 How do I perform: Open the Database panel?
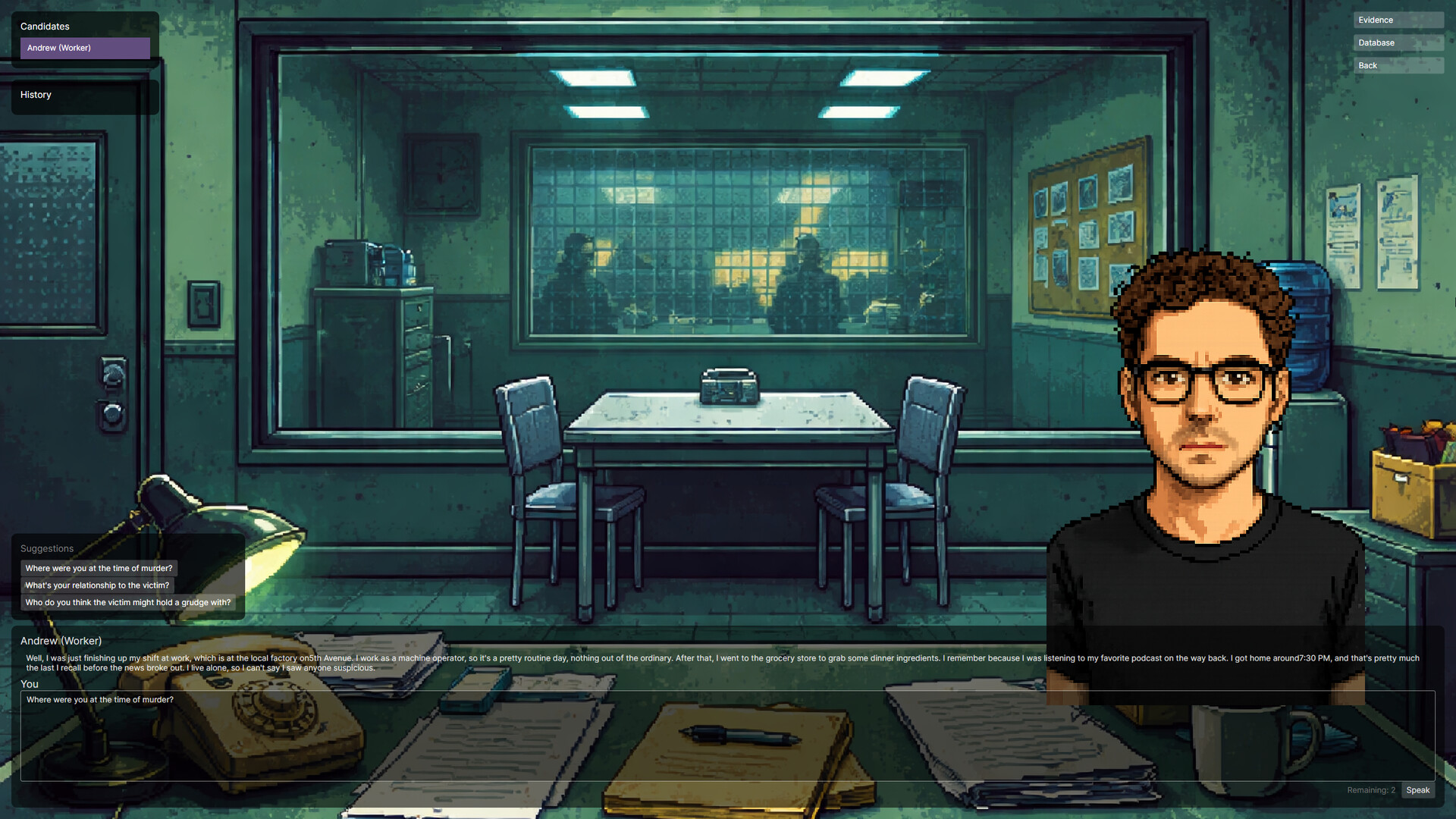coord(1398,42)
